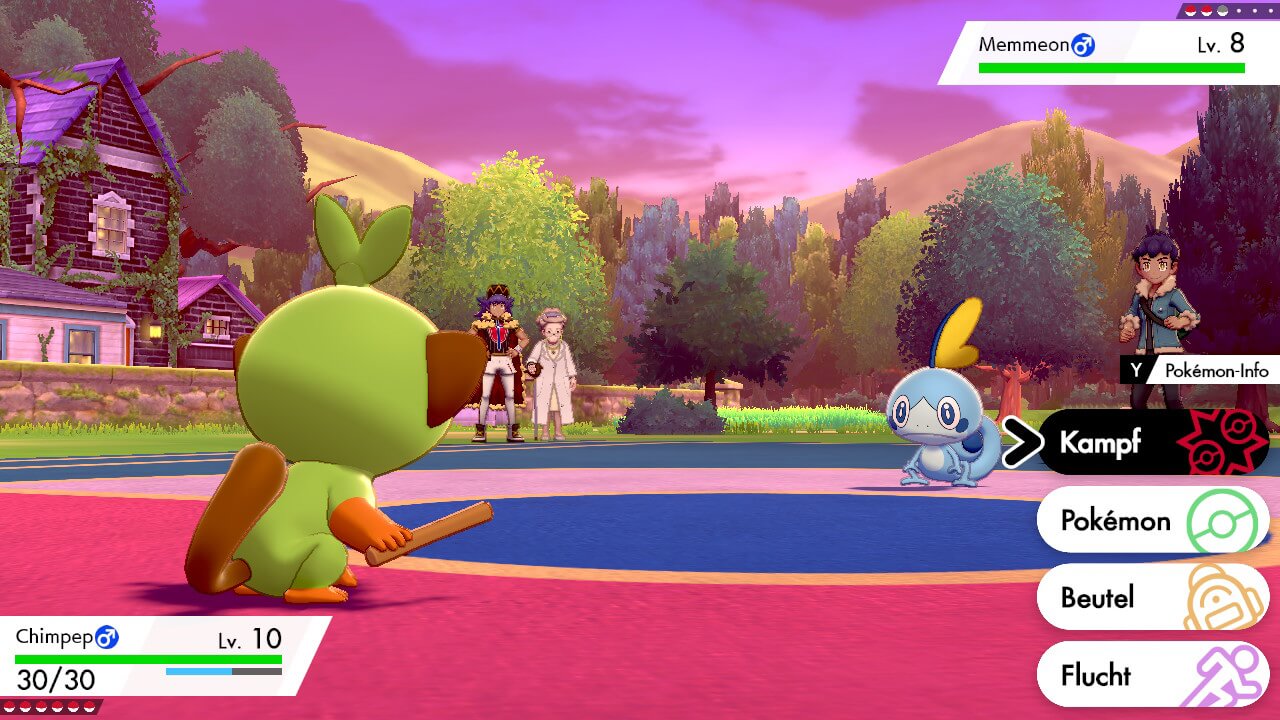The width and height of the screenshot is (1280, 720).
Task: Show the Pokémon-Info panel
Action: (x=1198, y=370)
